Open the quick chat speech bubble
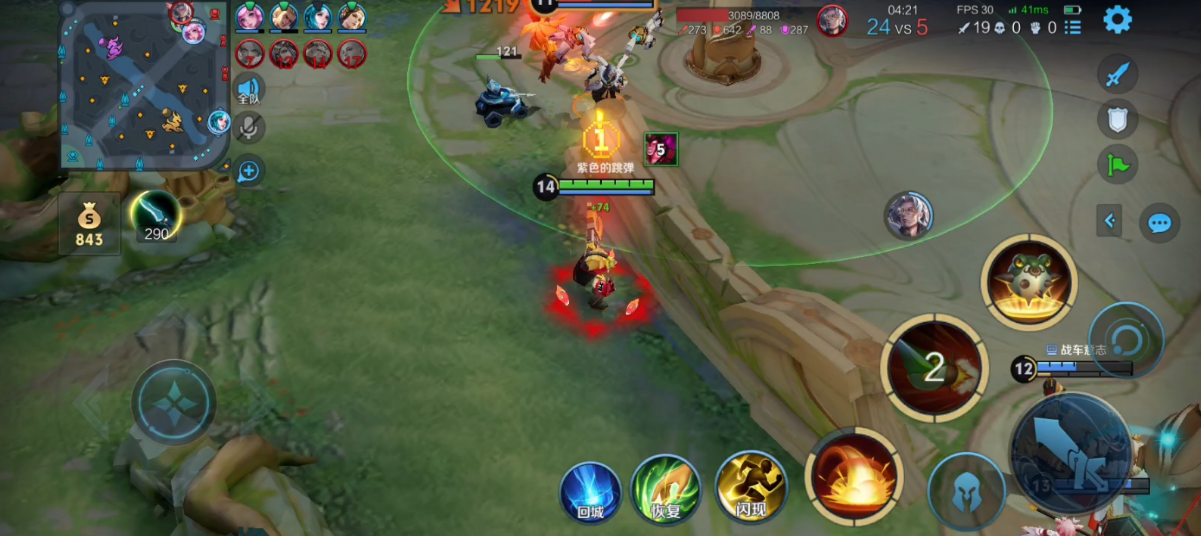 pos(1159,221)
